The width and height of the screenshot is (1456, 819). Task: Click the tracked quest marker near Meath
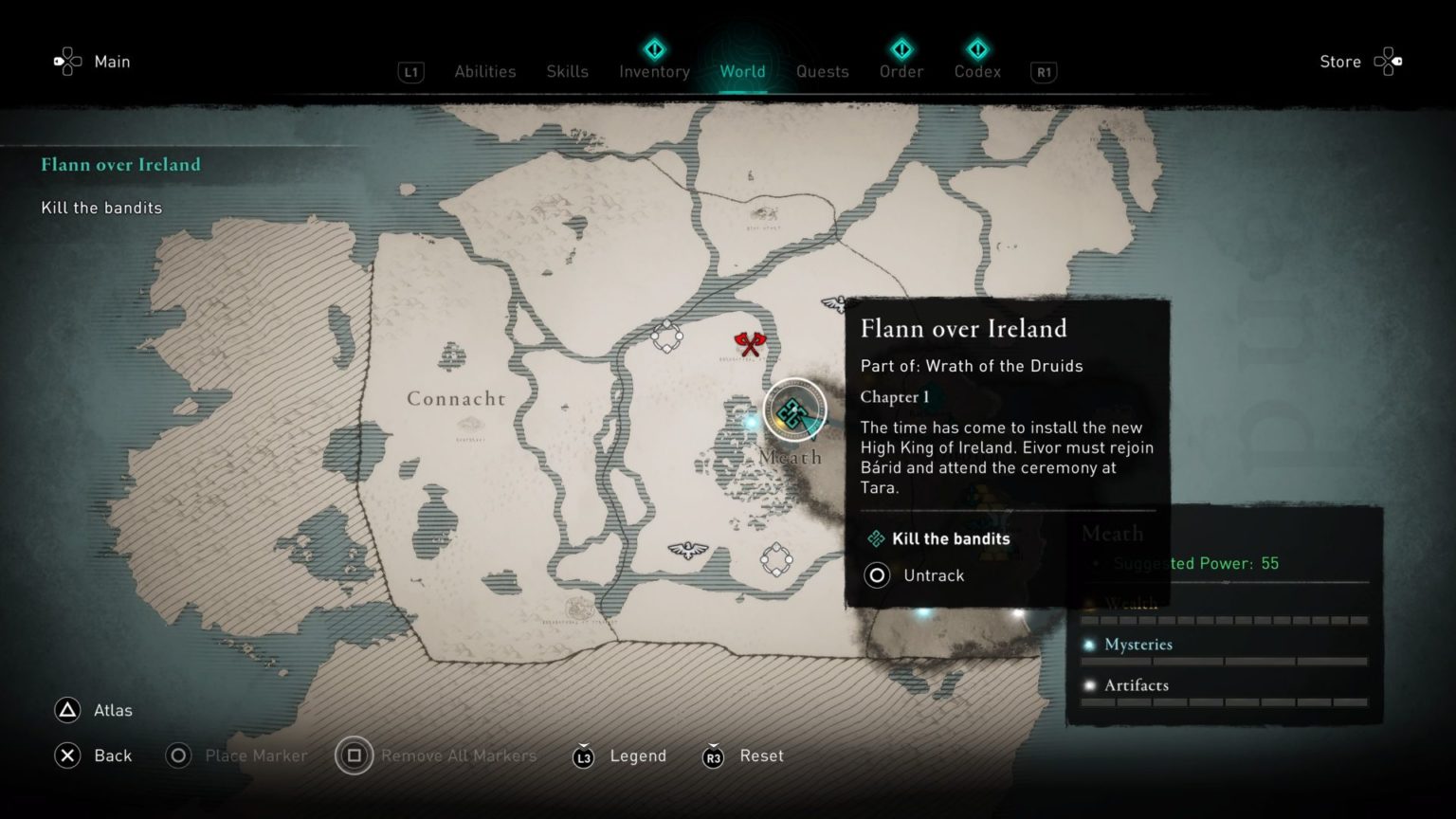(794, 409)
